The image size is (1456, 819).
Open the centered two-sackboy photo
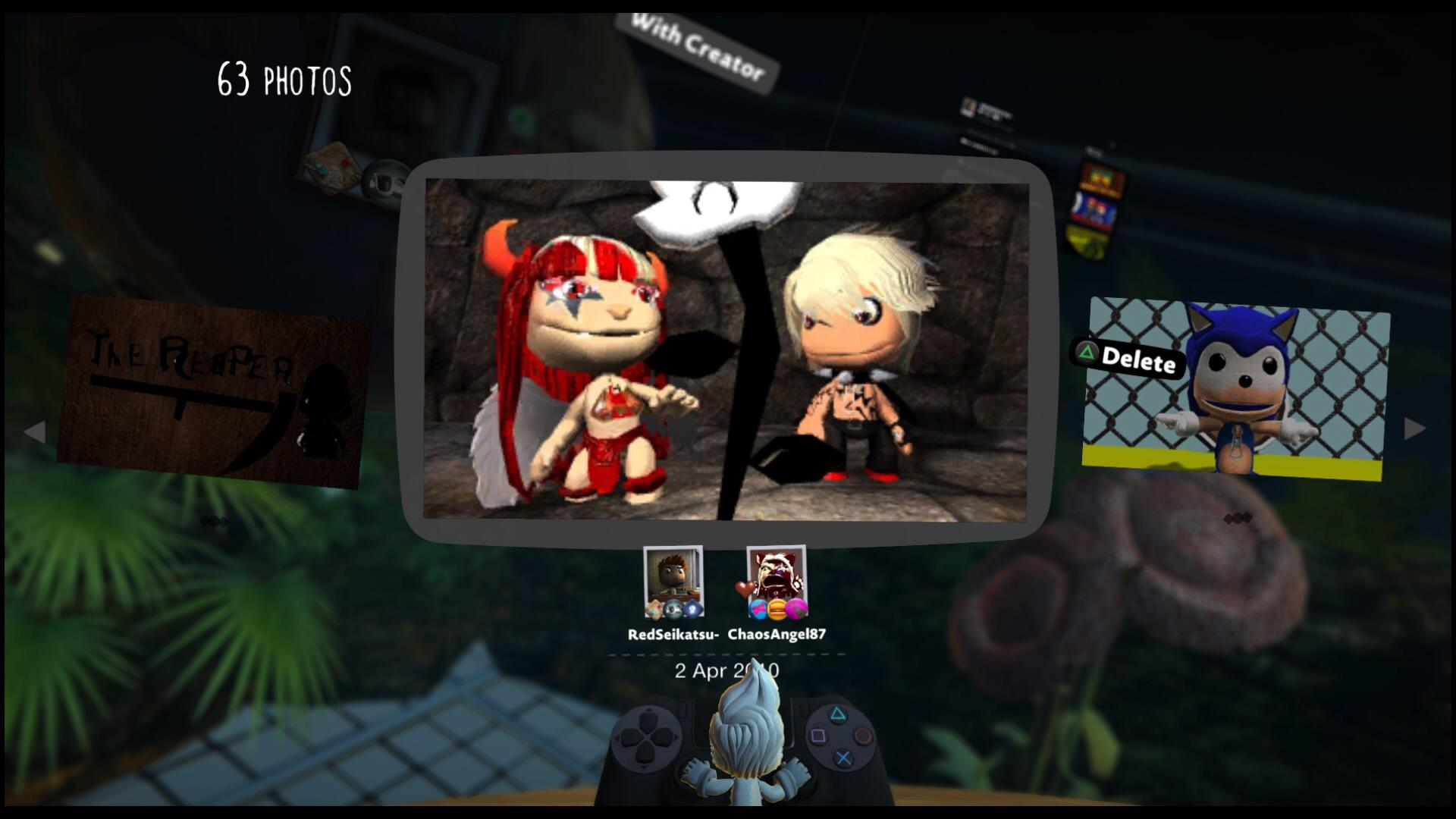tap(726, 349)
